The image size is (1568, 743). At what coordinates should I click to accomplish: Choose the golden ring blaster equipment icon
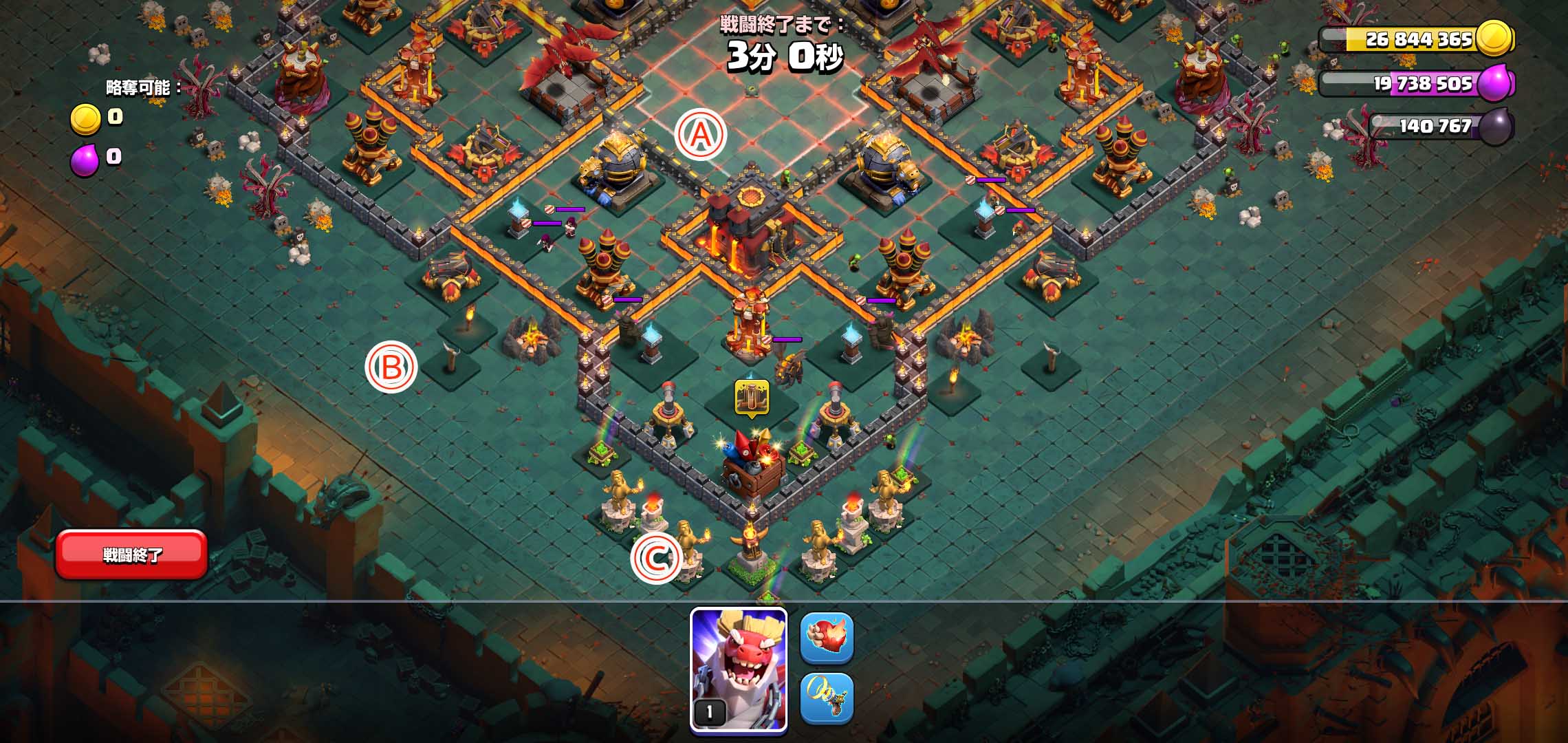coord(827,698)
